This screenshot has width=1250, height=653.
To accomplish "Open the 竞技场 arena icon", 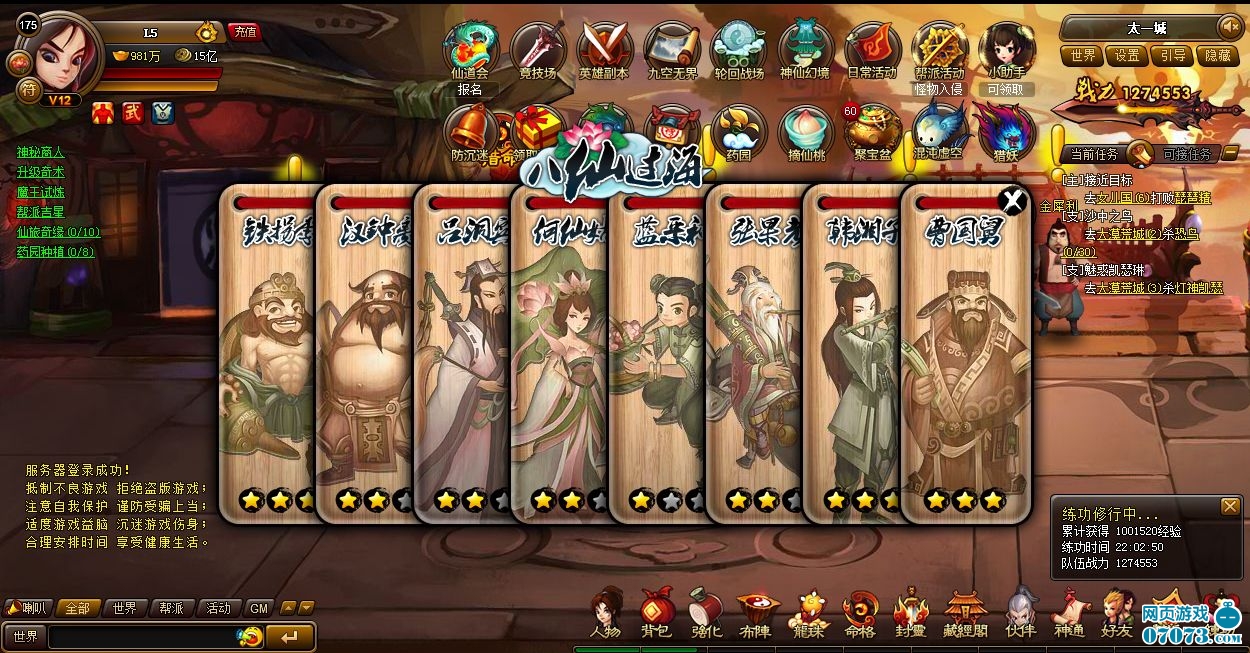I will tap(539, 50).
